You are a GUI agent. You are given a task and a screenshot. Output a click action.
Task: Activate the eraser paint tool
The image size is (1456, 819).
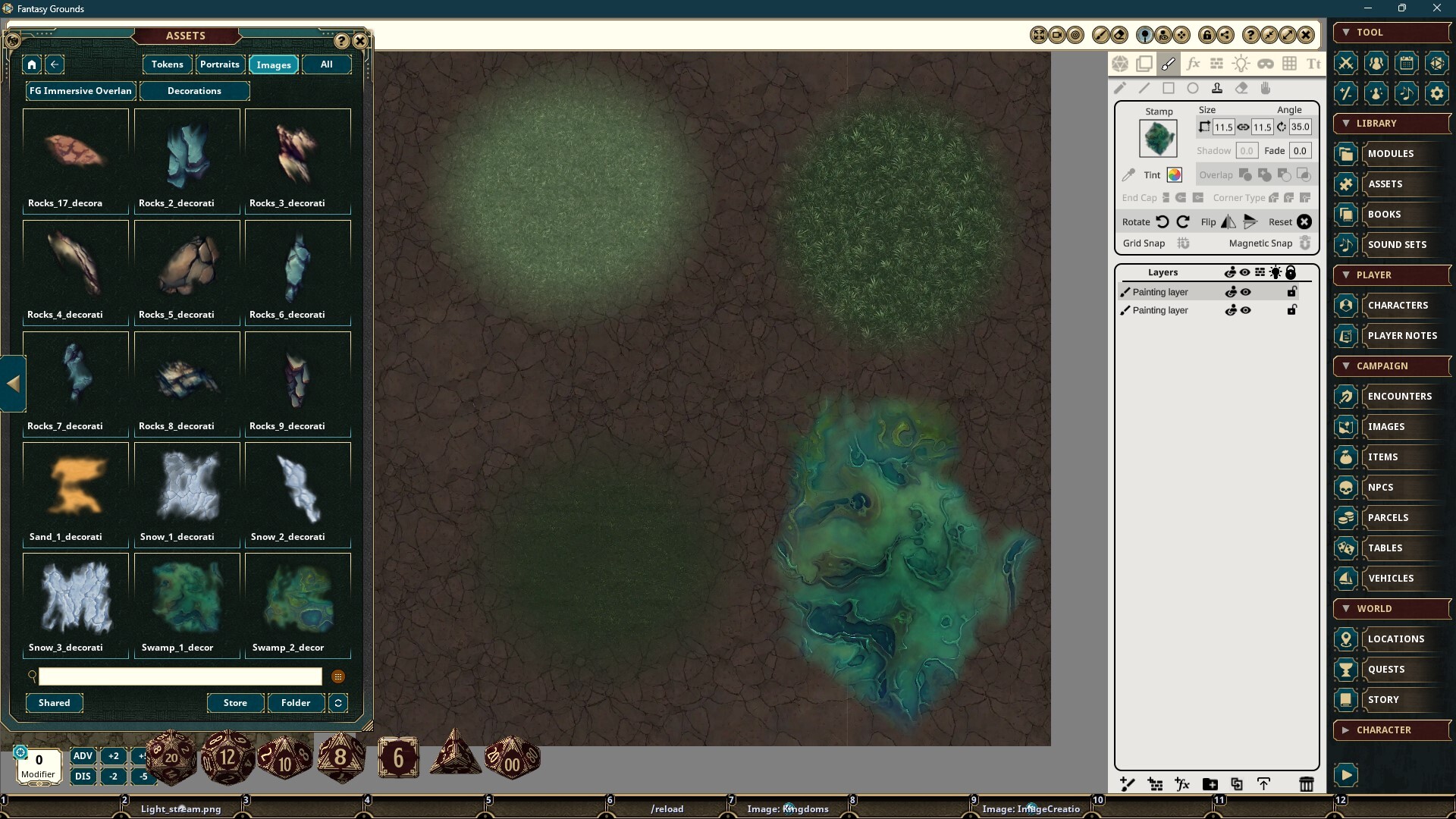[1242, 88]
